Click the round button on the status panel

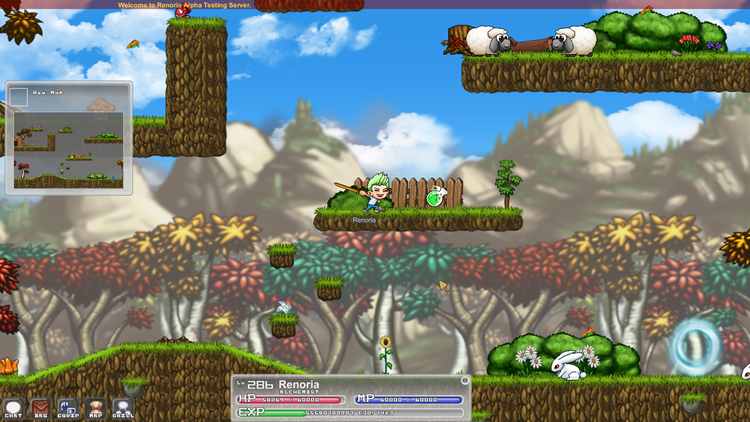(x=465, y=381)
